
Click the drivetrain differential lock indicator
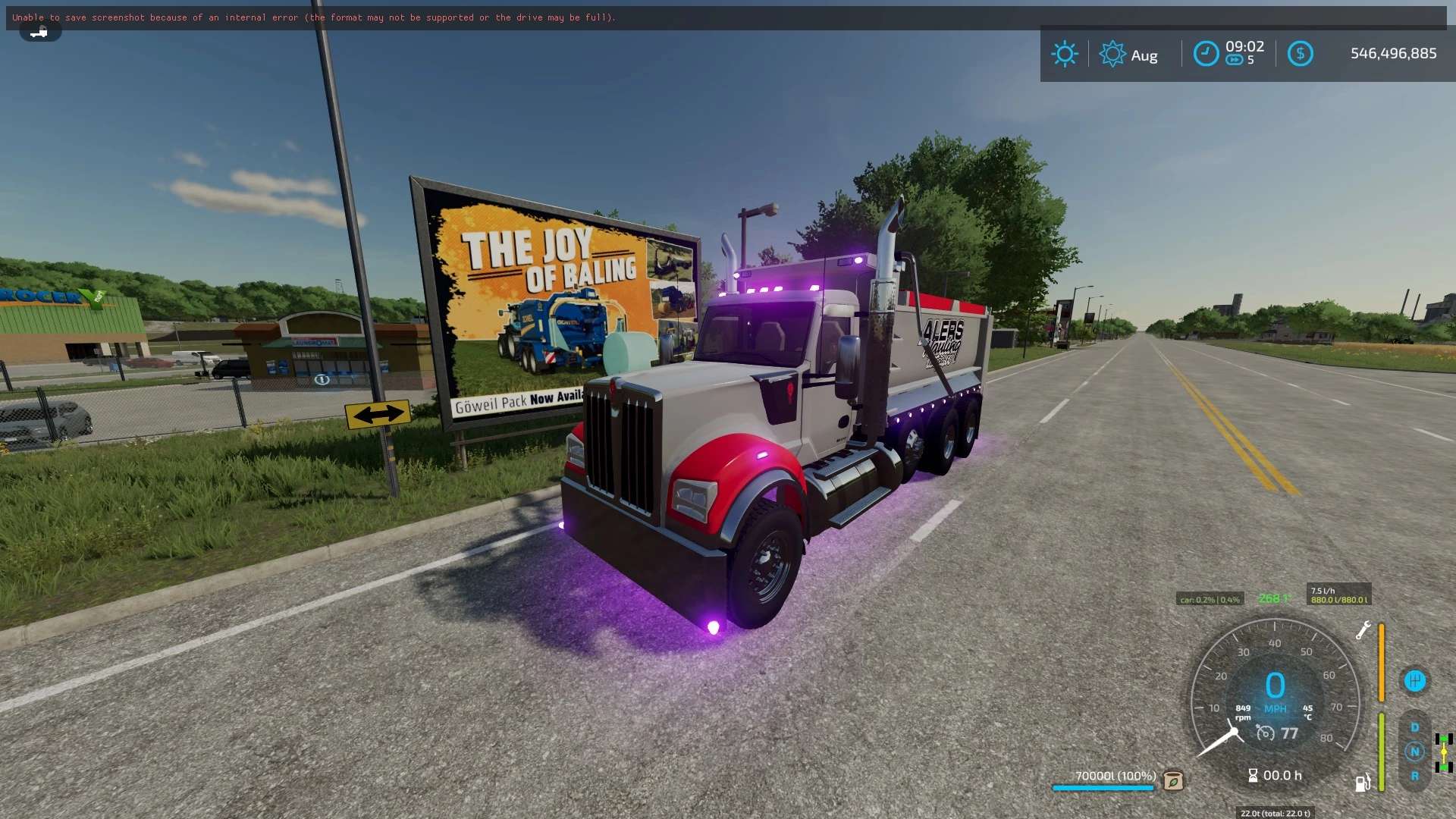(1444, 752)
